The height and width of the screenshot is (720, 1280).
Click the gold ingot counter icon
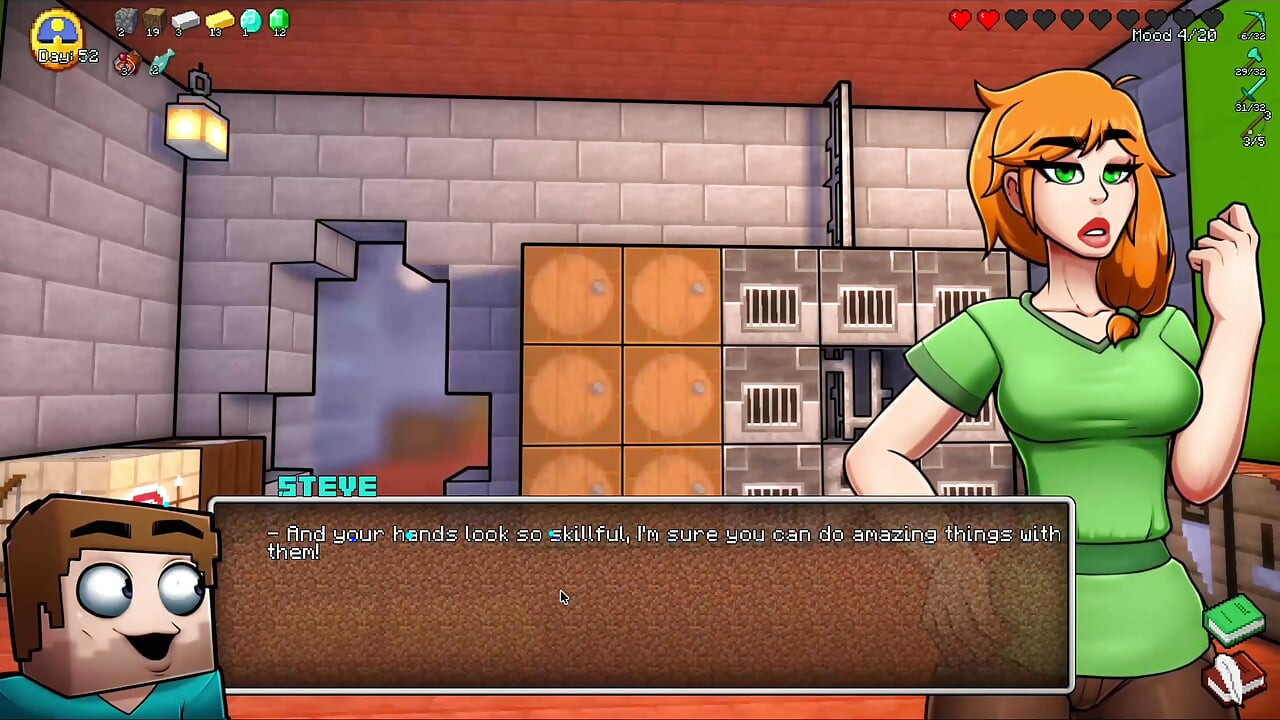(219, 19)
